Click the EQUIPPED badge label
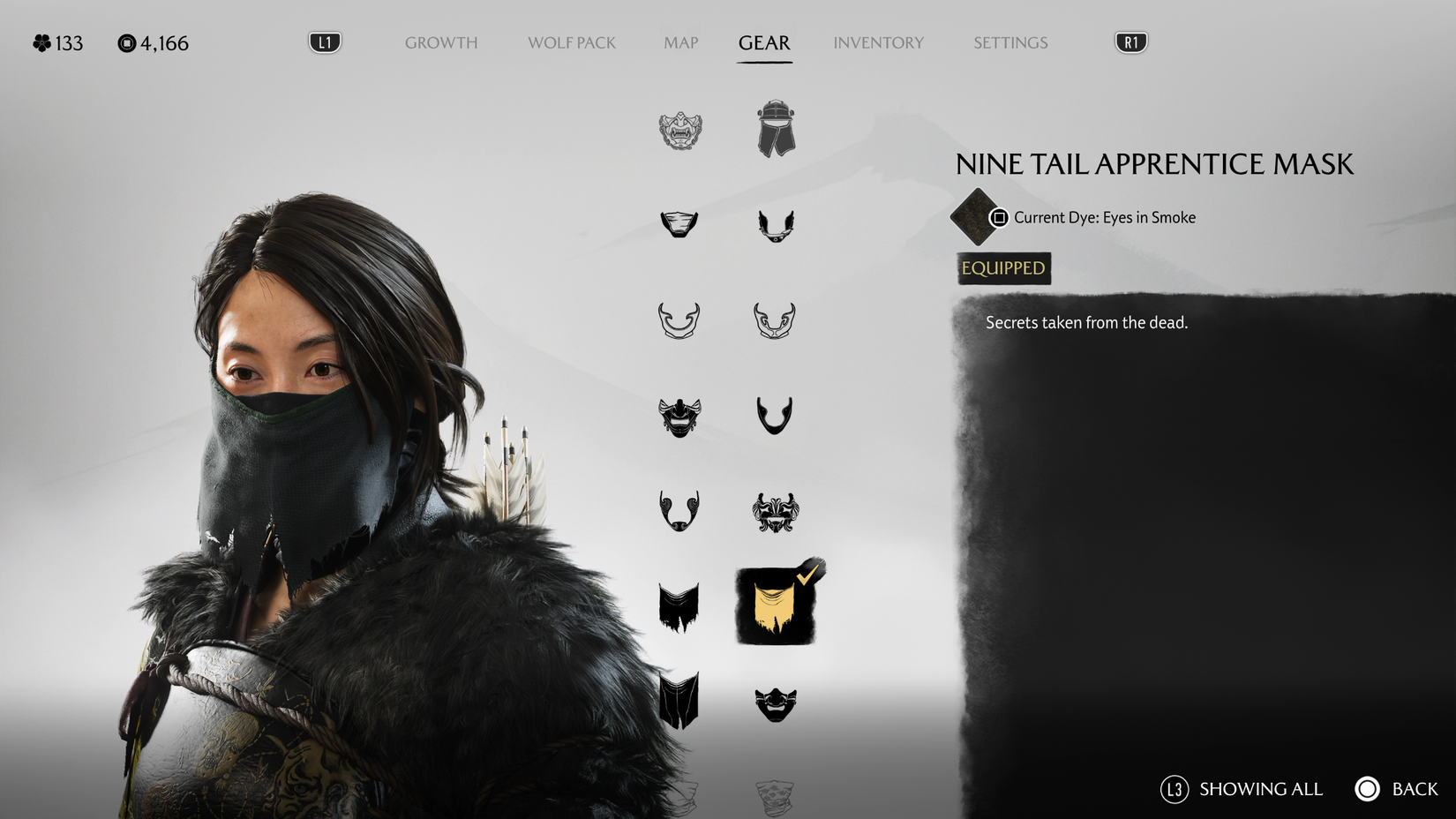The width and height of the screenshot is (1456, 819). [1002, 268]
